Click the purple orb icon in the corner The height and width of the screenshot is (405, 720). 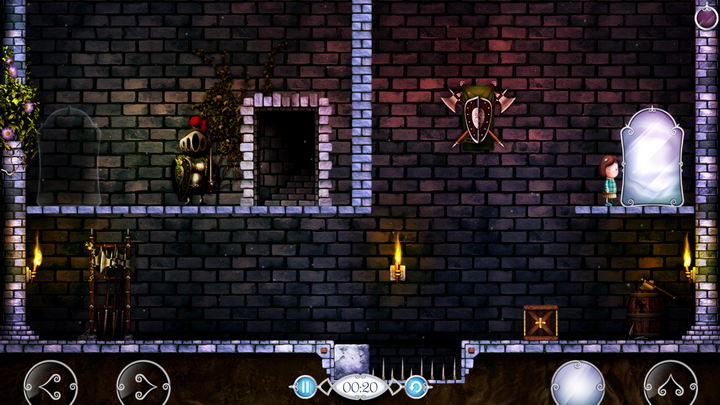point(706,15)
